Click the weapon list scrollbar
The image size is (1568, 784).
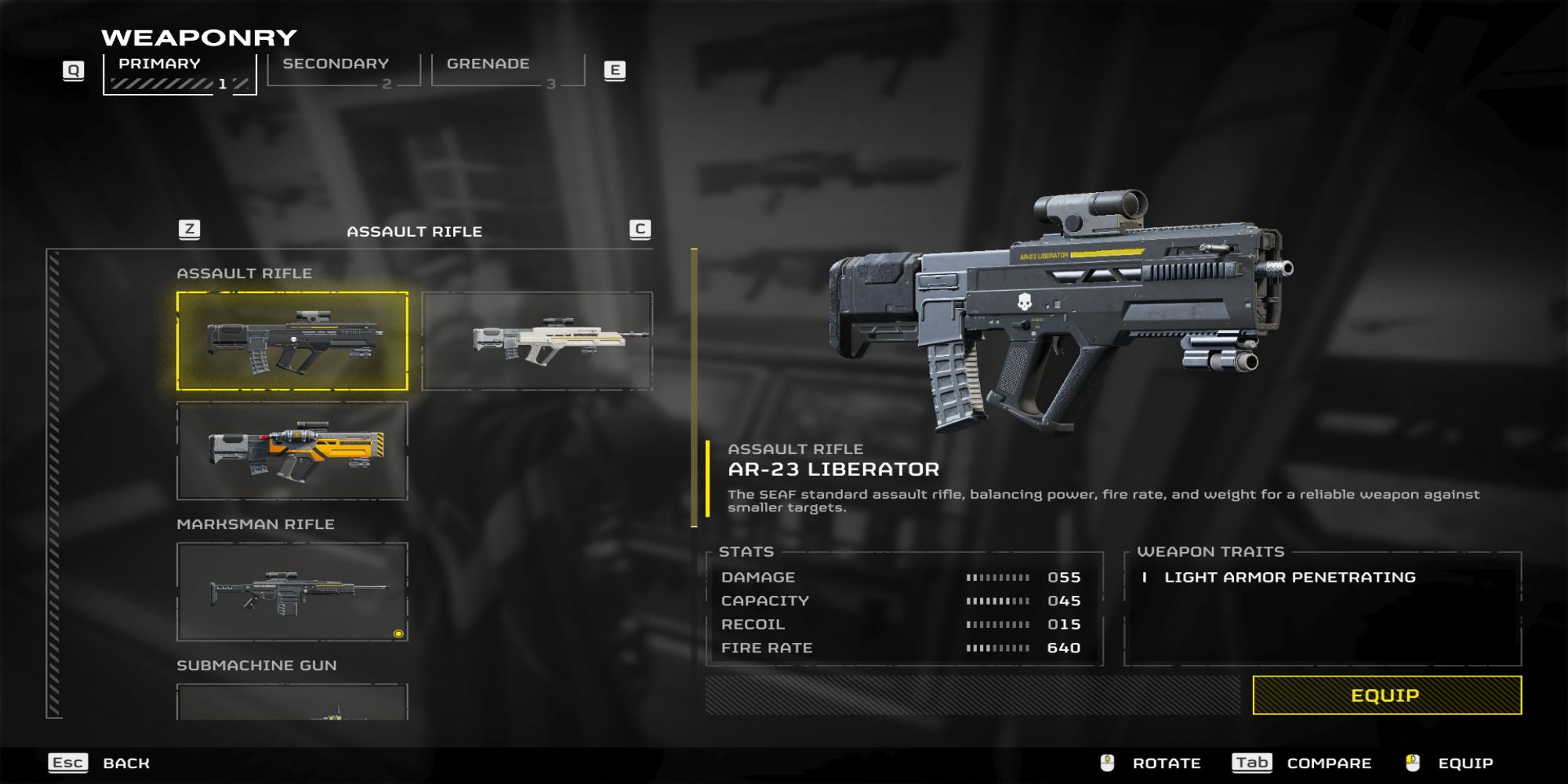tap(54, 484)
